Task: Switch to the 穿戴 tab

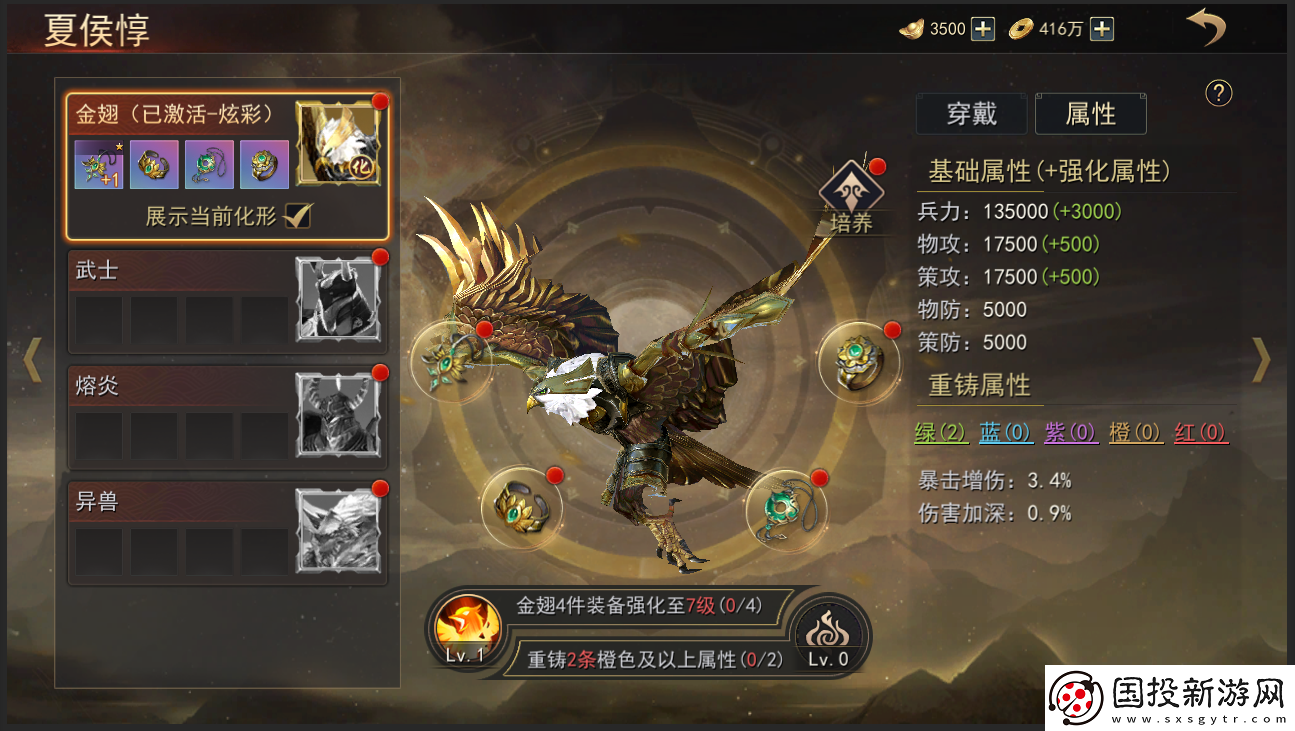Action: (x=971, y=114)
